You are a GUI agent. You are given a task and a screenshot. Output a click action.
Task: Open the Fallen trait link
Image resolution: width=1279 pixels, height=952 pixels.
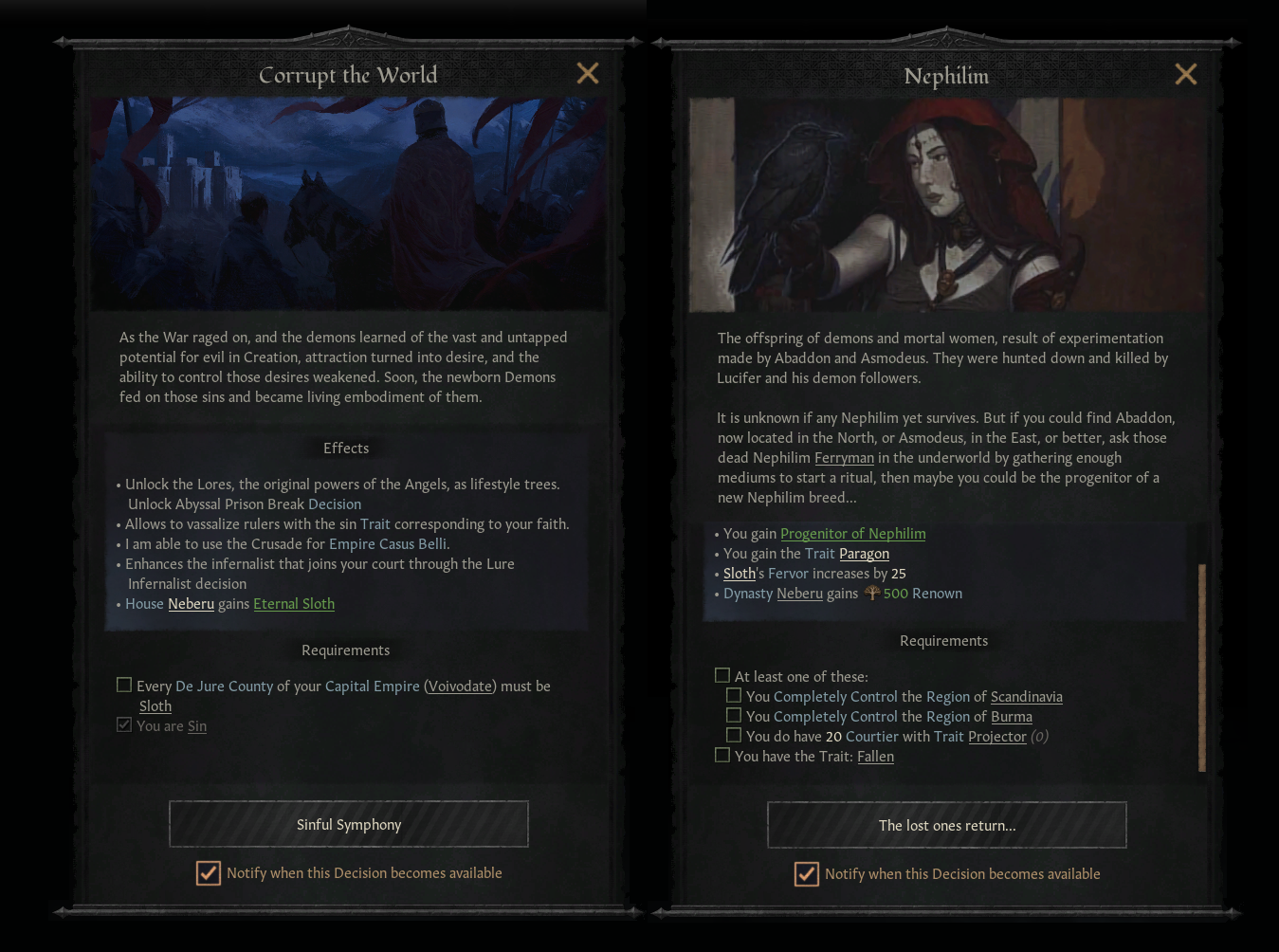875,756
